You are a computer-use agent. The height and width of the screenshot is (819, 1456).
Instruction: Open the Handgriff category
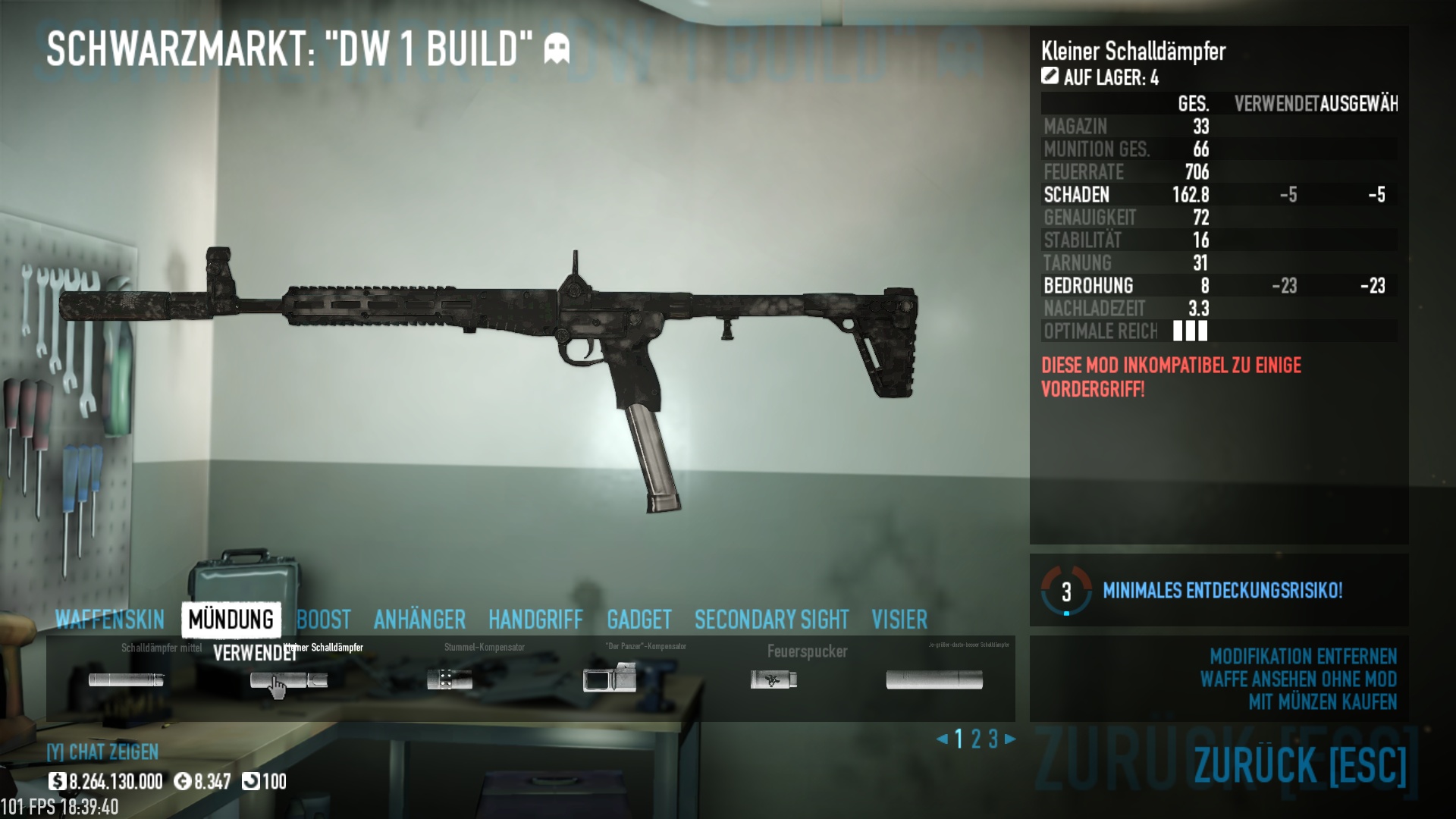pos(535,620)
